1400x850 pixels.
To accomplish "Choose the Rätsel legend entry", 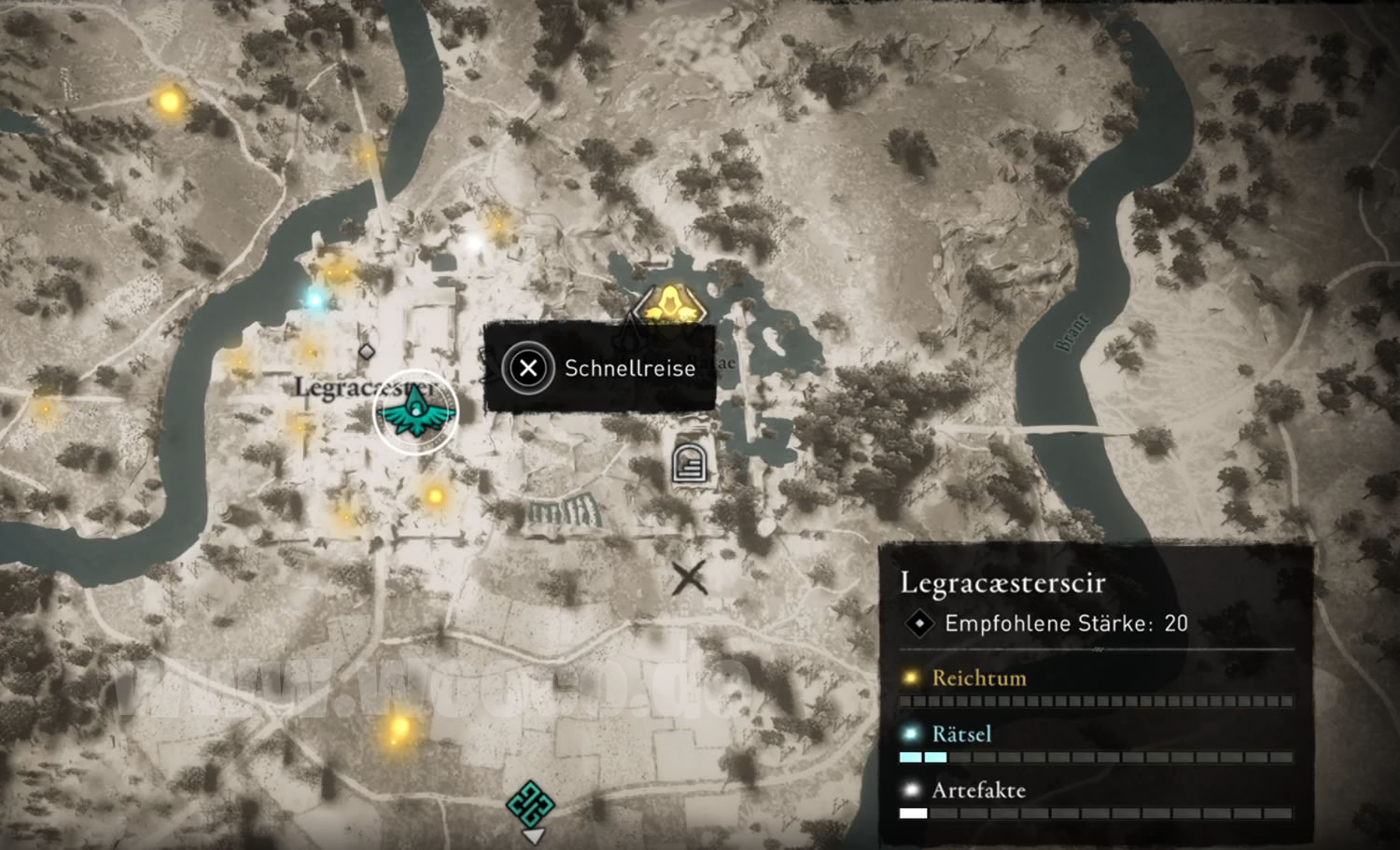I will 960,734.
